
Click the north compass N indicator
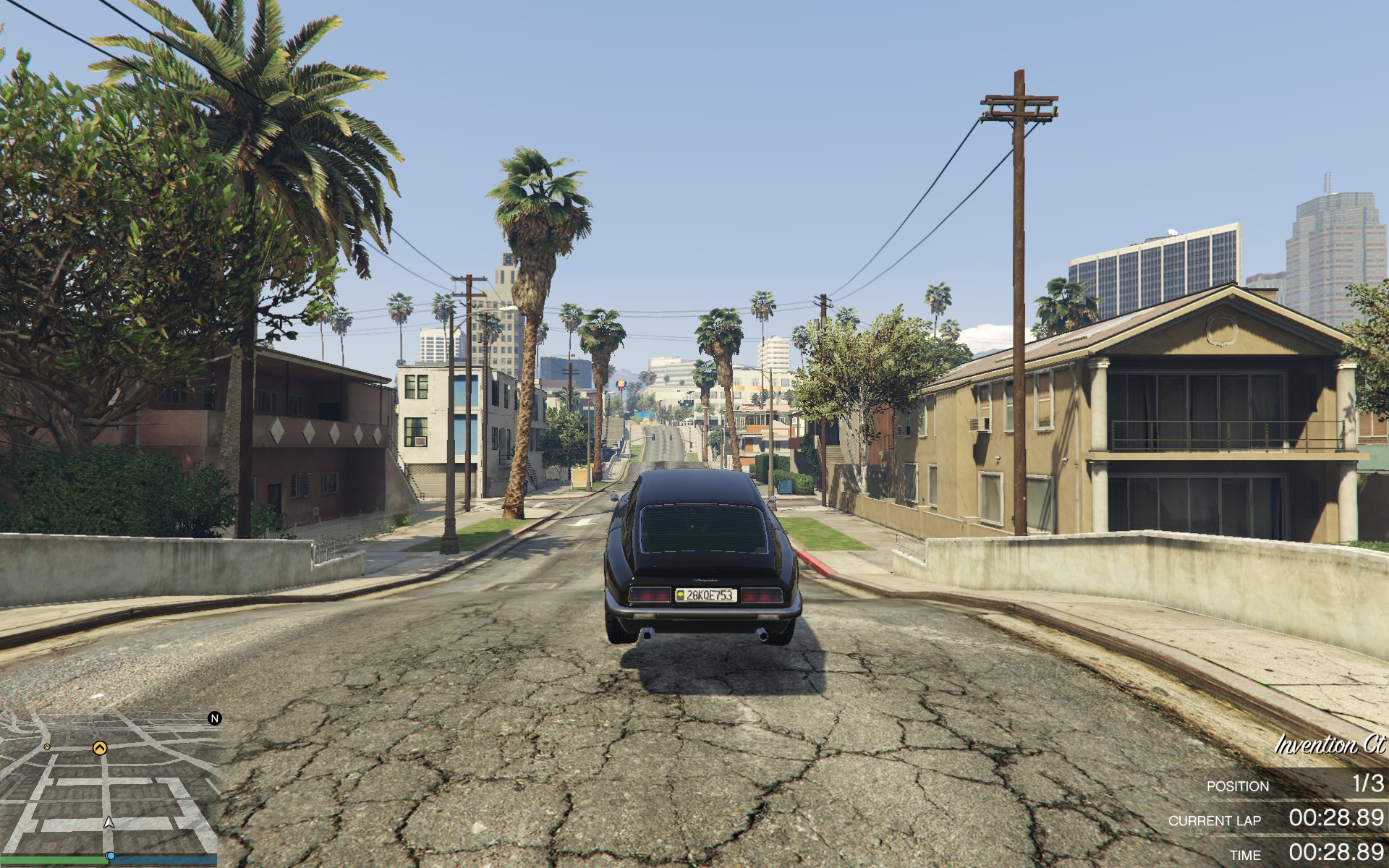[215, 718]
